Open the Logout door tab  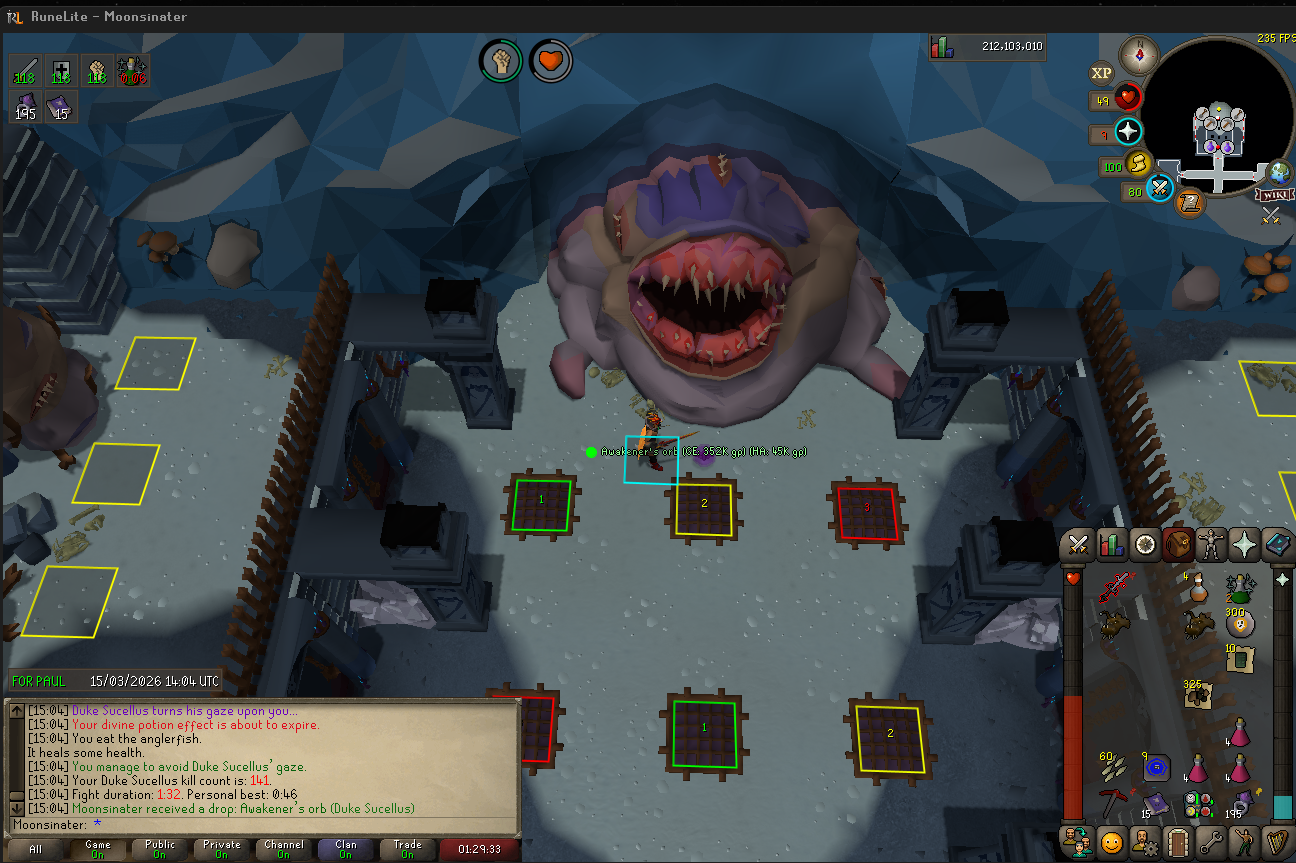pyautogui.click(x=1178, y=841)
